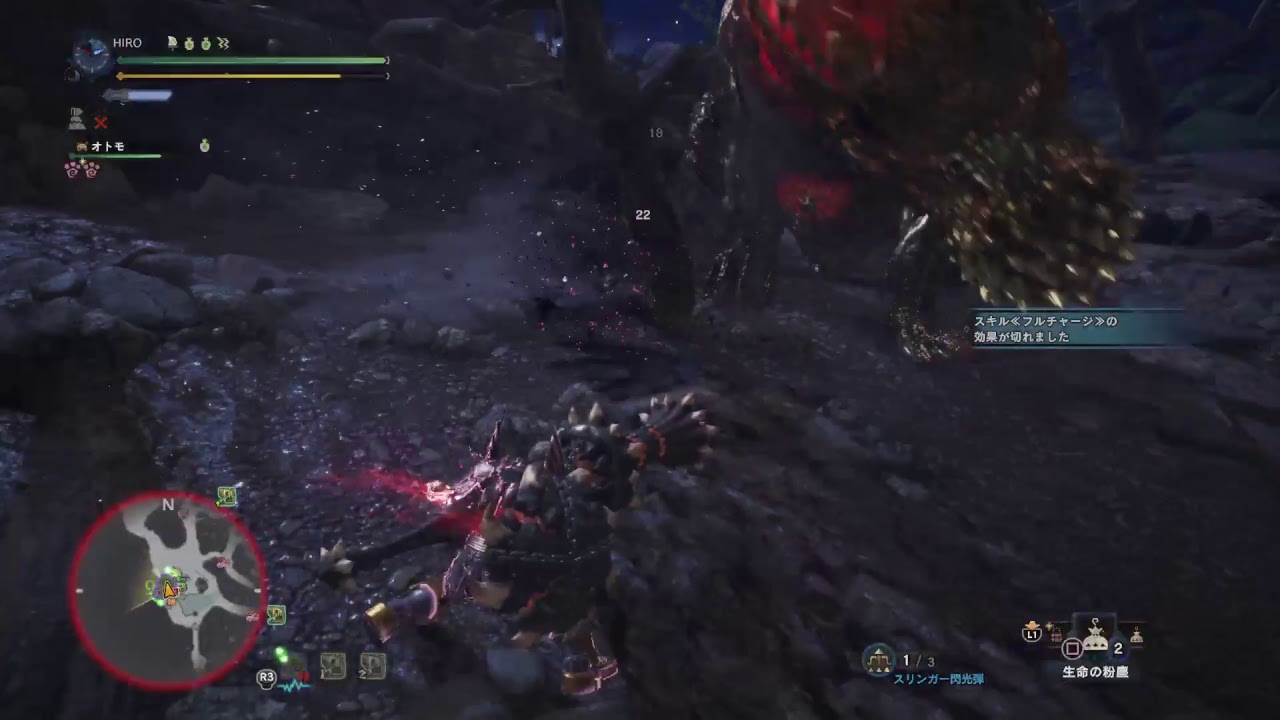Click the スリンガー閃光弾 ammo label
Image resolution: width=1280 pixels, height=720 pixels.
(x=940, y=679)
